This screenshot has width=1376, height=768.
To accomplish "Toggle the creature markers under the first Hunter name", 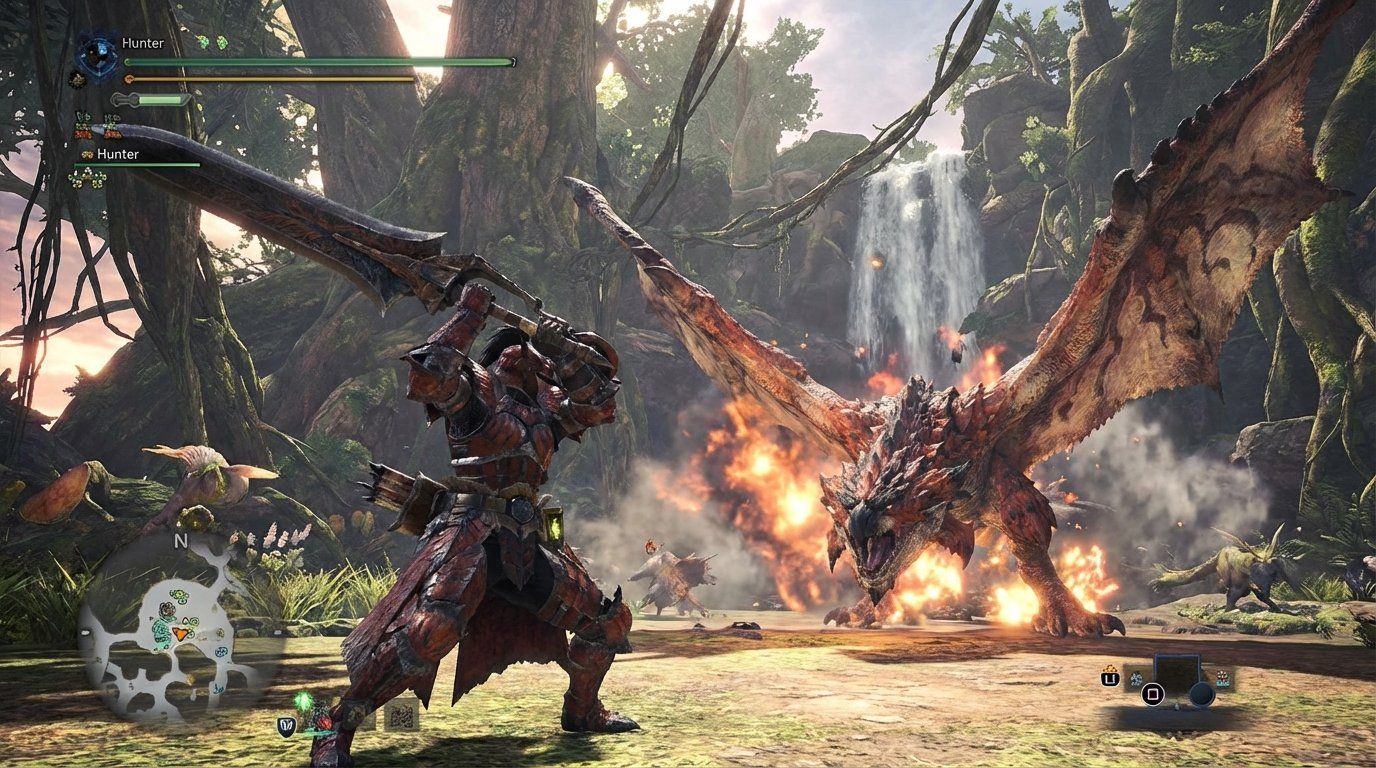I will click(93, 124).
